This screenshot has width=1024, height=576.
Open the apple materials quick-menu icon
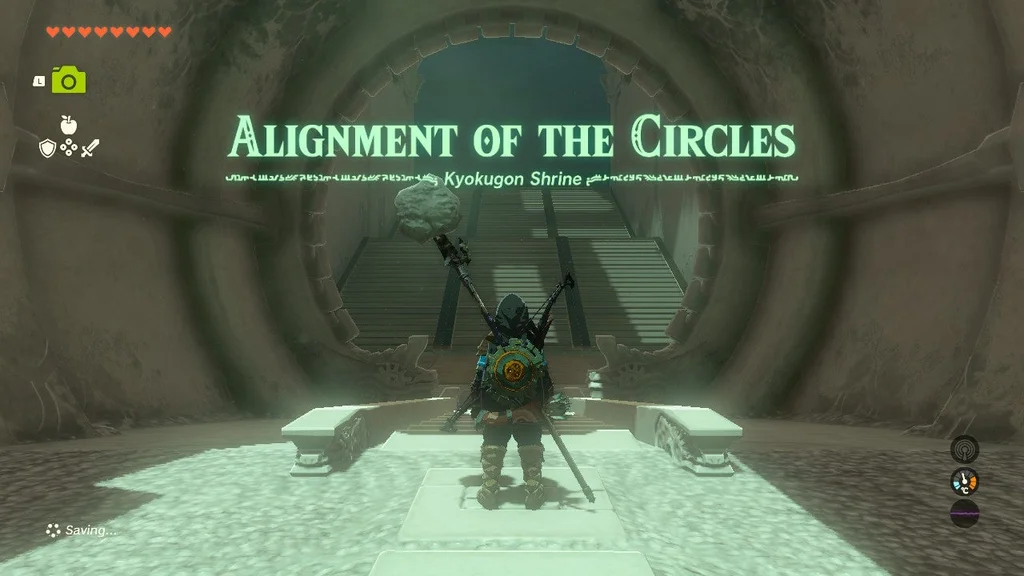coord(68,125)
